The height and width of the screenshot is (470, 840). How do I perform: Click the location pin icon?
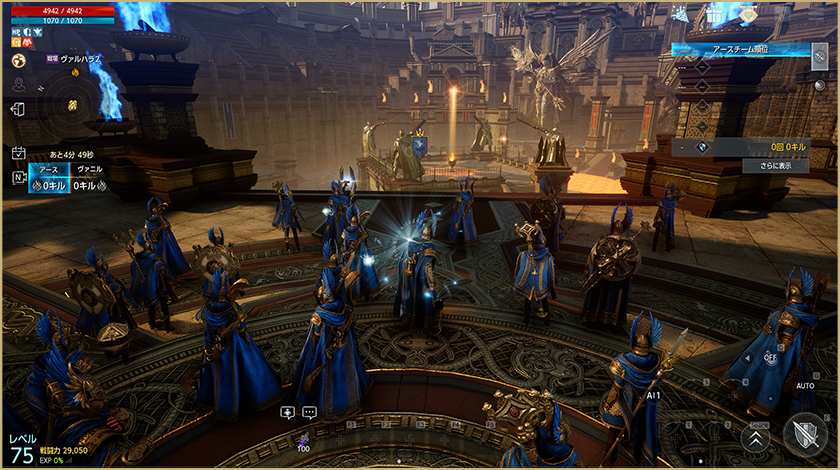pyautogui.click(x=18, y=85)
